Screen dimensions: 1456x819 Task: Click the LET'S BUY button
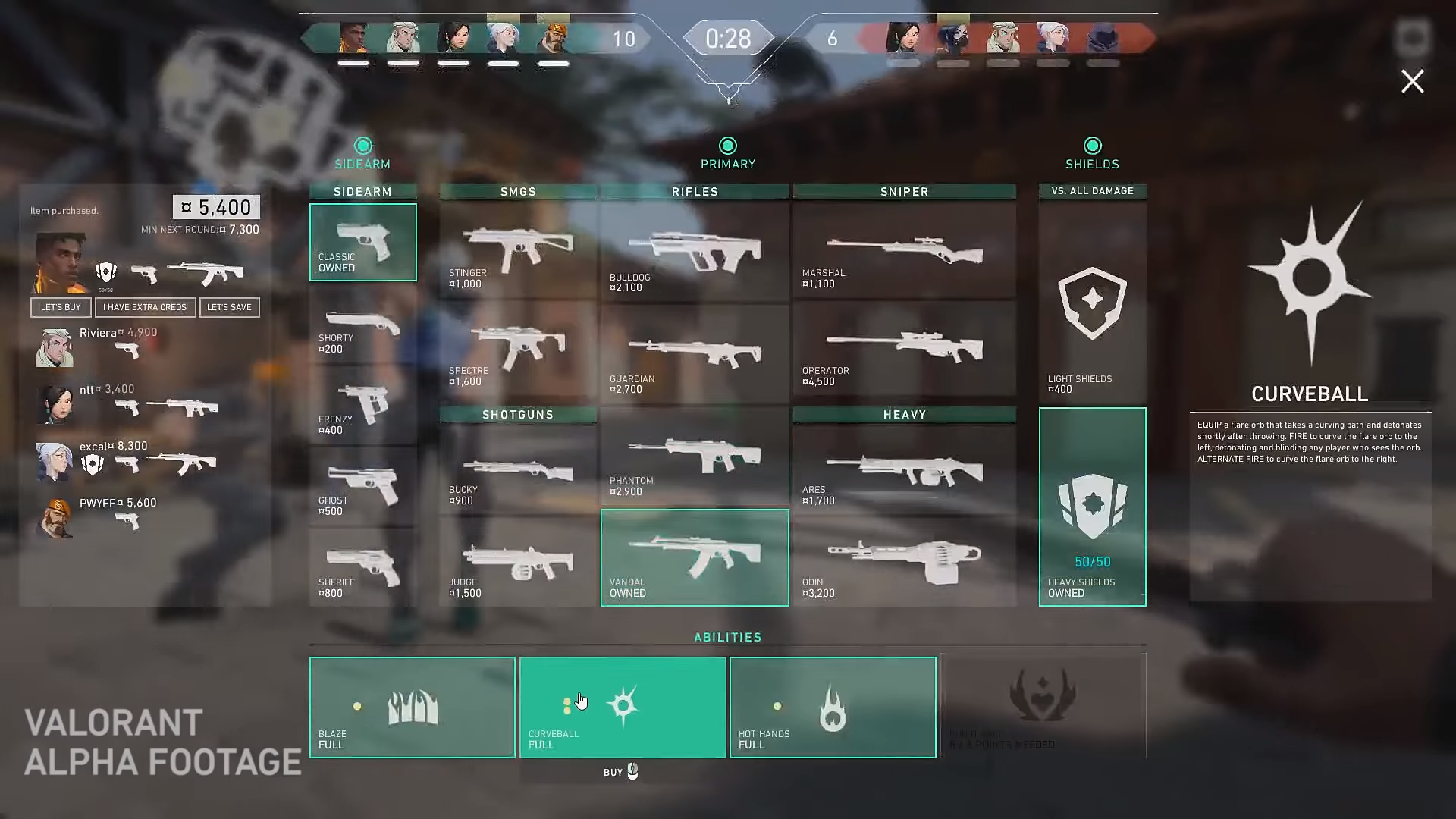61,307
